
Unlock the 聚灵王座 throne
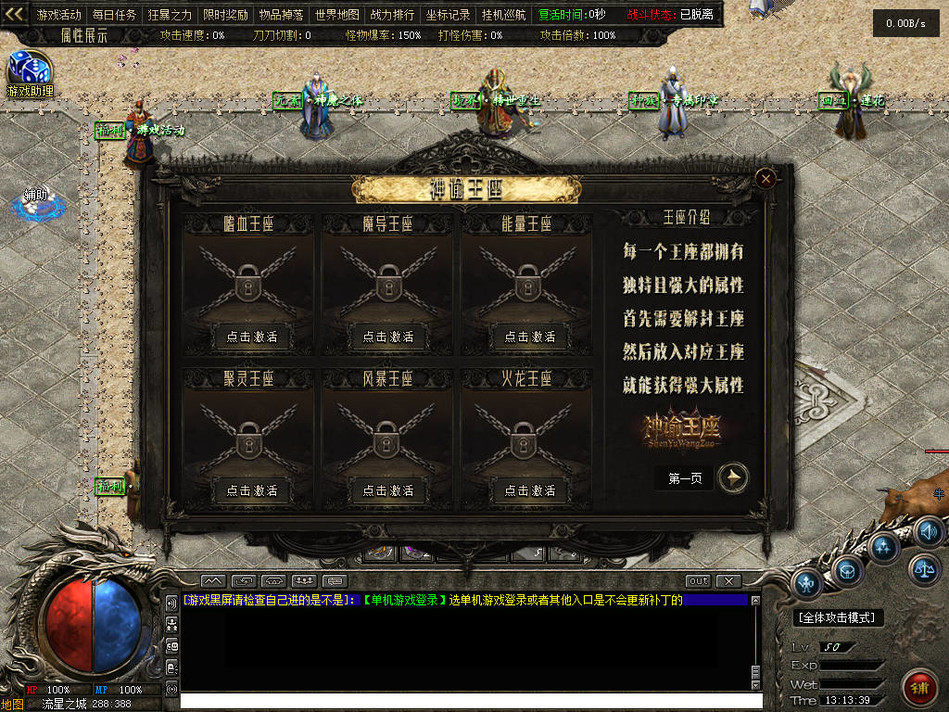click(x=251, y=490)
